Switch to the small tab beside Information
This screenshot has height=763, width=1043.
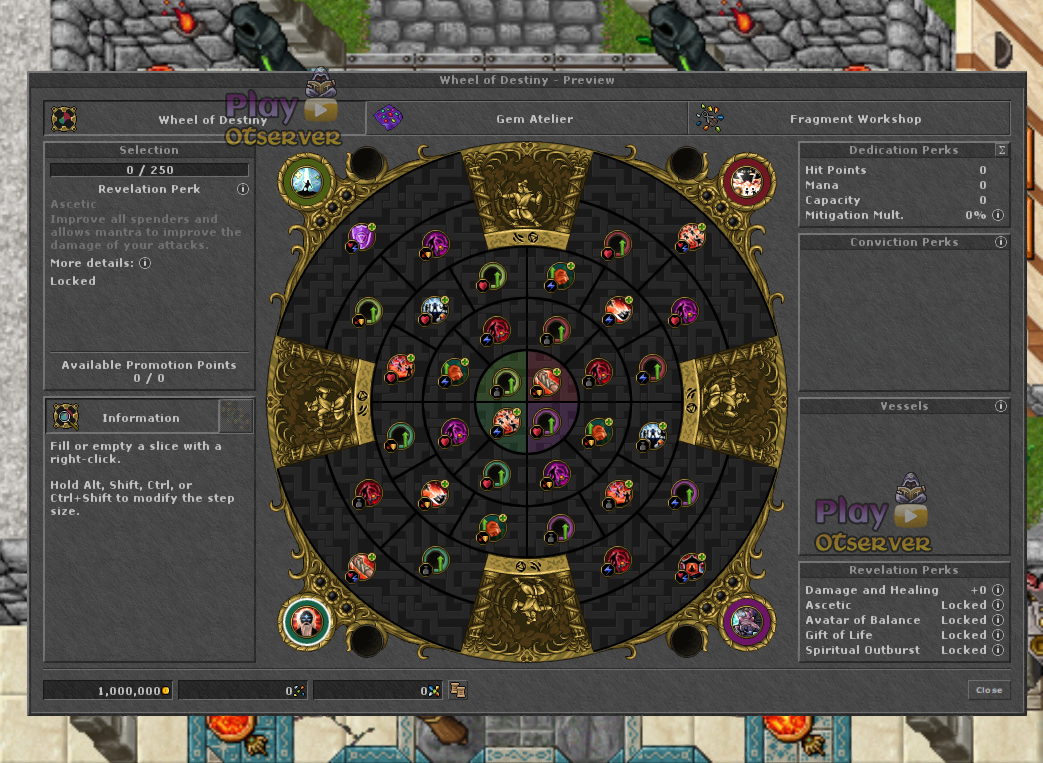(237, 417)
